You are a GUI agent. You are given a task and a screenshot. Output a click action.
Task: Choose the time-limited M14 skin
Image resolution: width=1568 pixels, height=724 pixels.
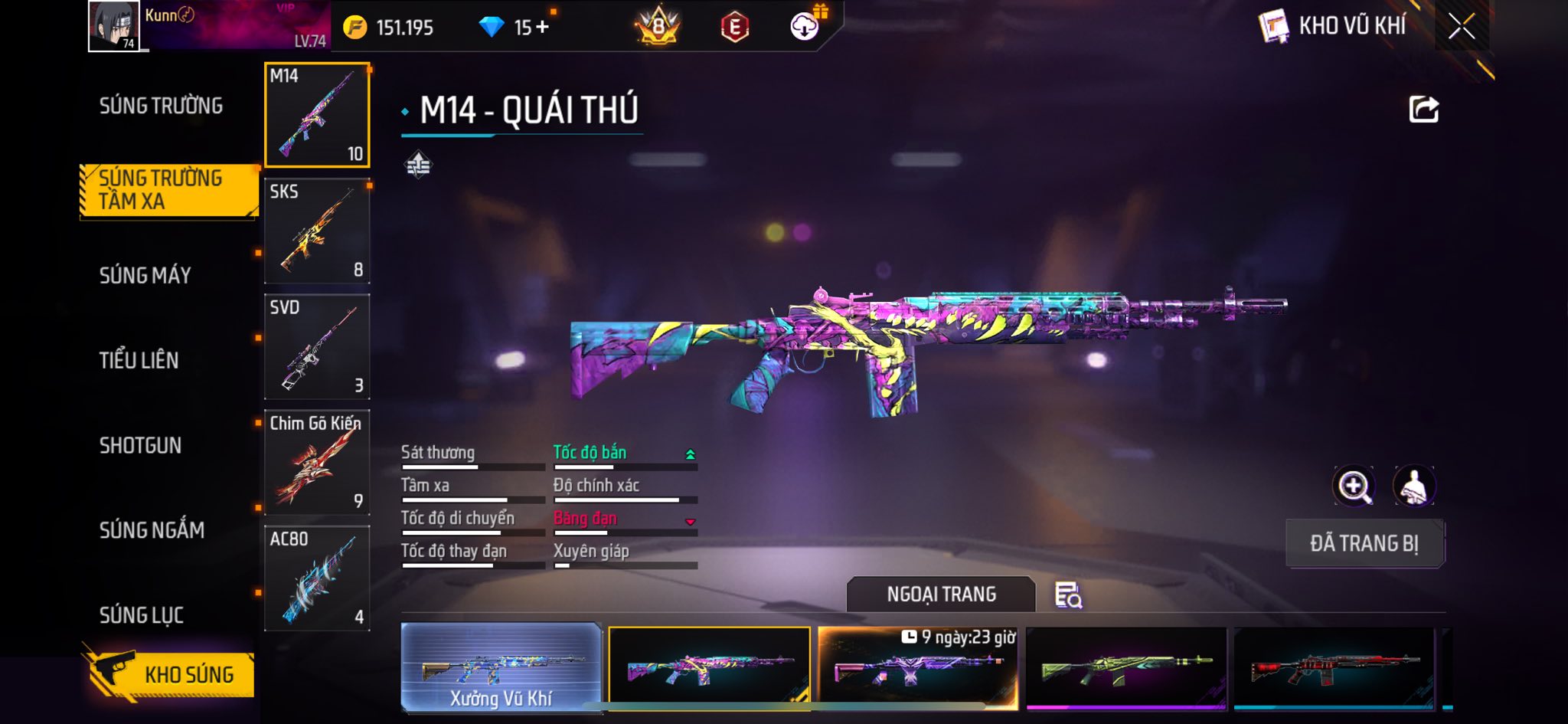[918, 668]
